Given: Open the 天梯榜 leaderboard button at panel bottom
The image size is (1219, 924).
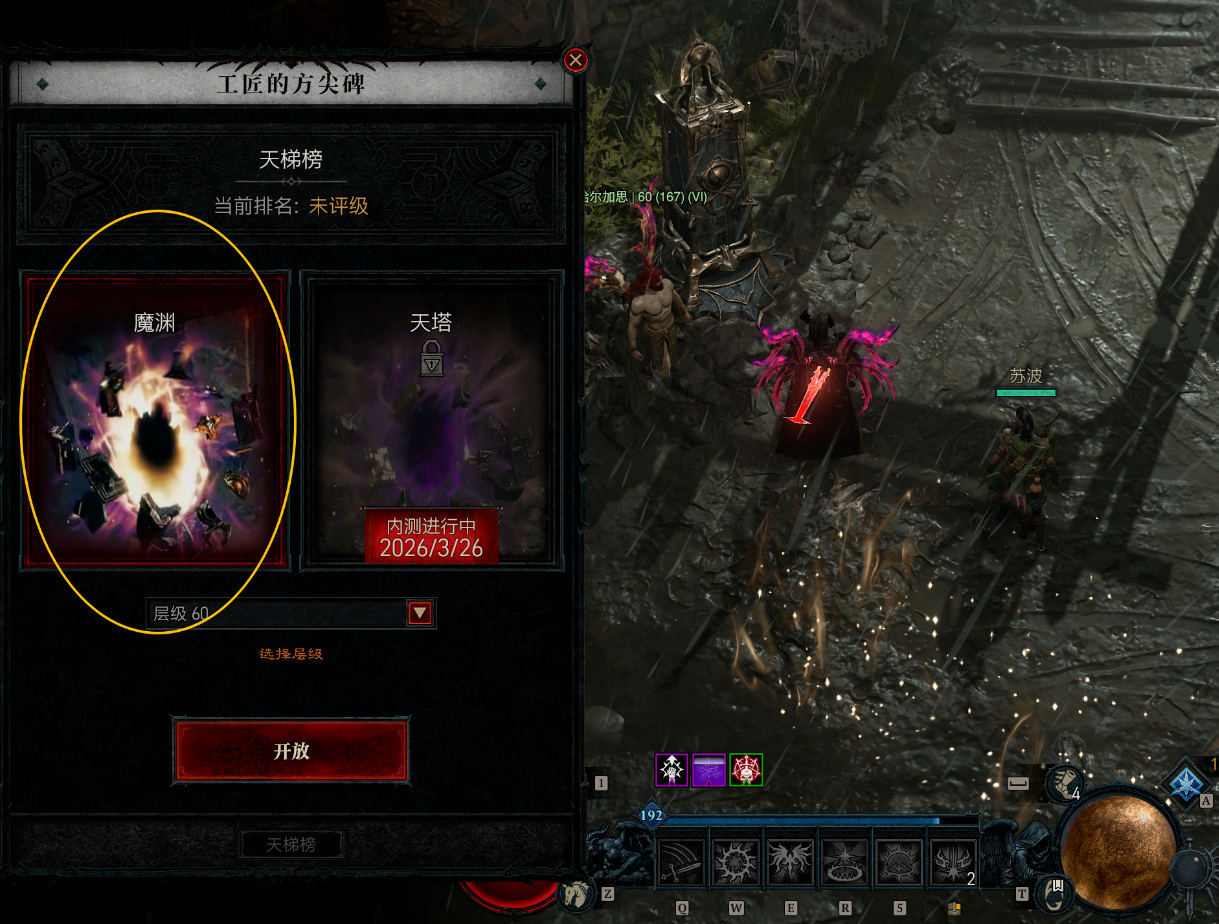Looking at the screenshot, I should [x=291, y=844].
